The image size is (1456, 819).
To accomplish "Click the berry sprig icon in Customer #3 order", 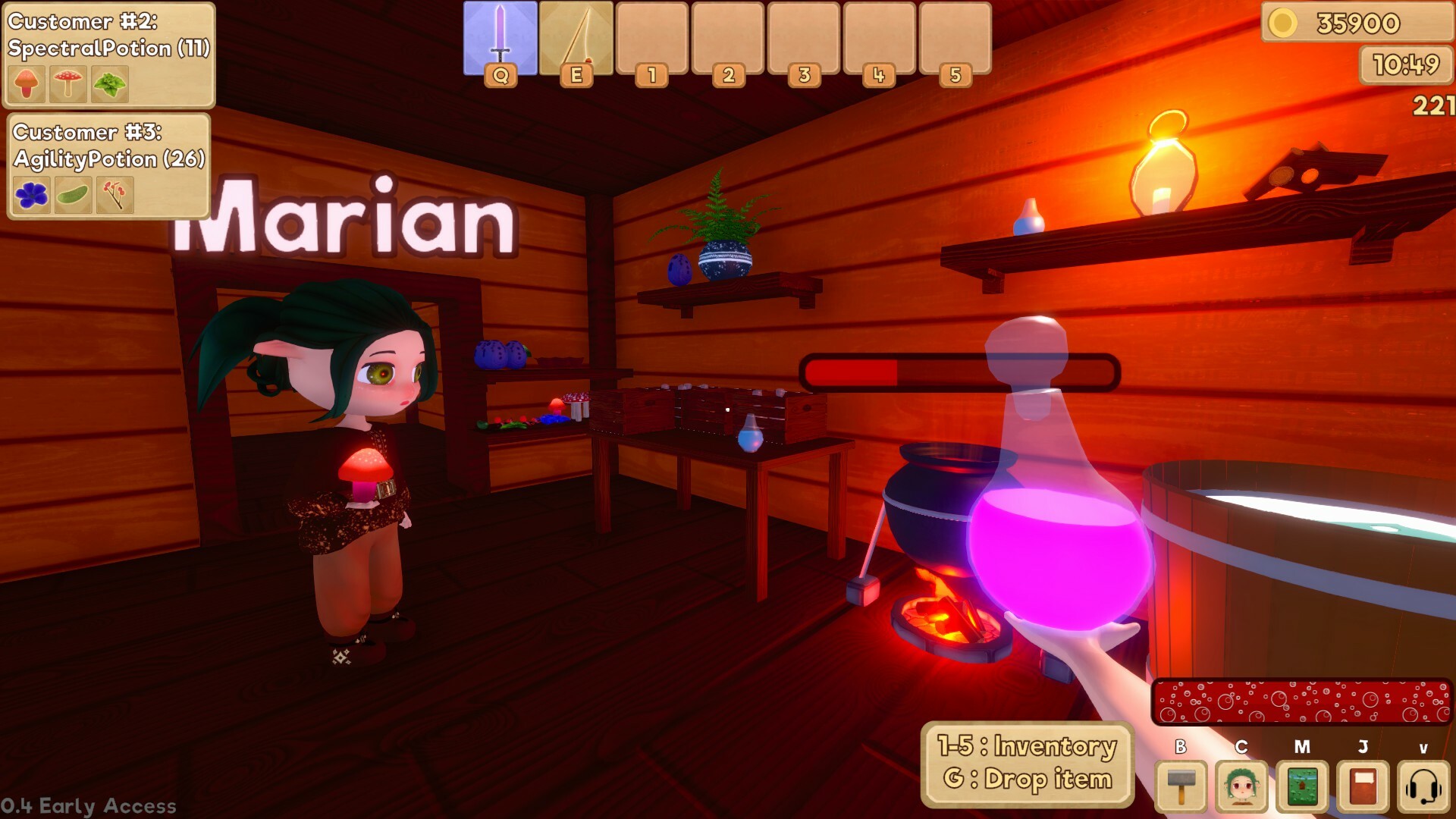I will click(x=114, y=195).
